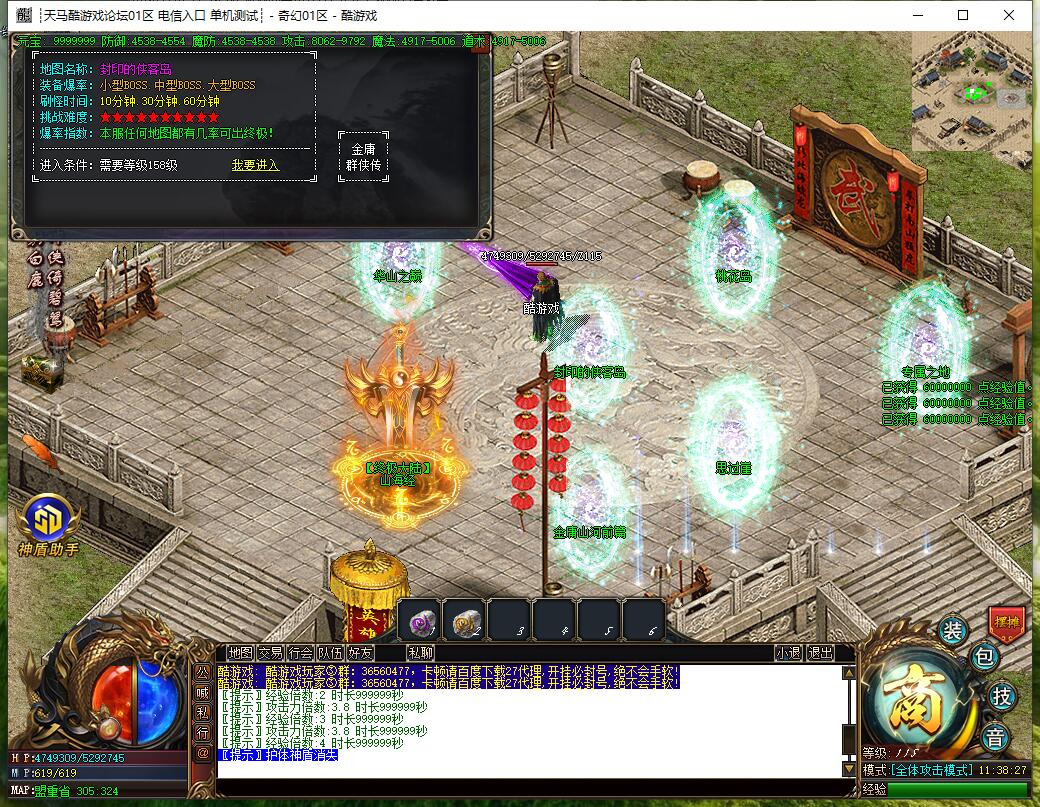Viewport: 1040px width, 807px height.
Task: Switch to 私聊 private chat
Action: [x=421, y=653]
